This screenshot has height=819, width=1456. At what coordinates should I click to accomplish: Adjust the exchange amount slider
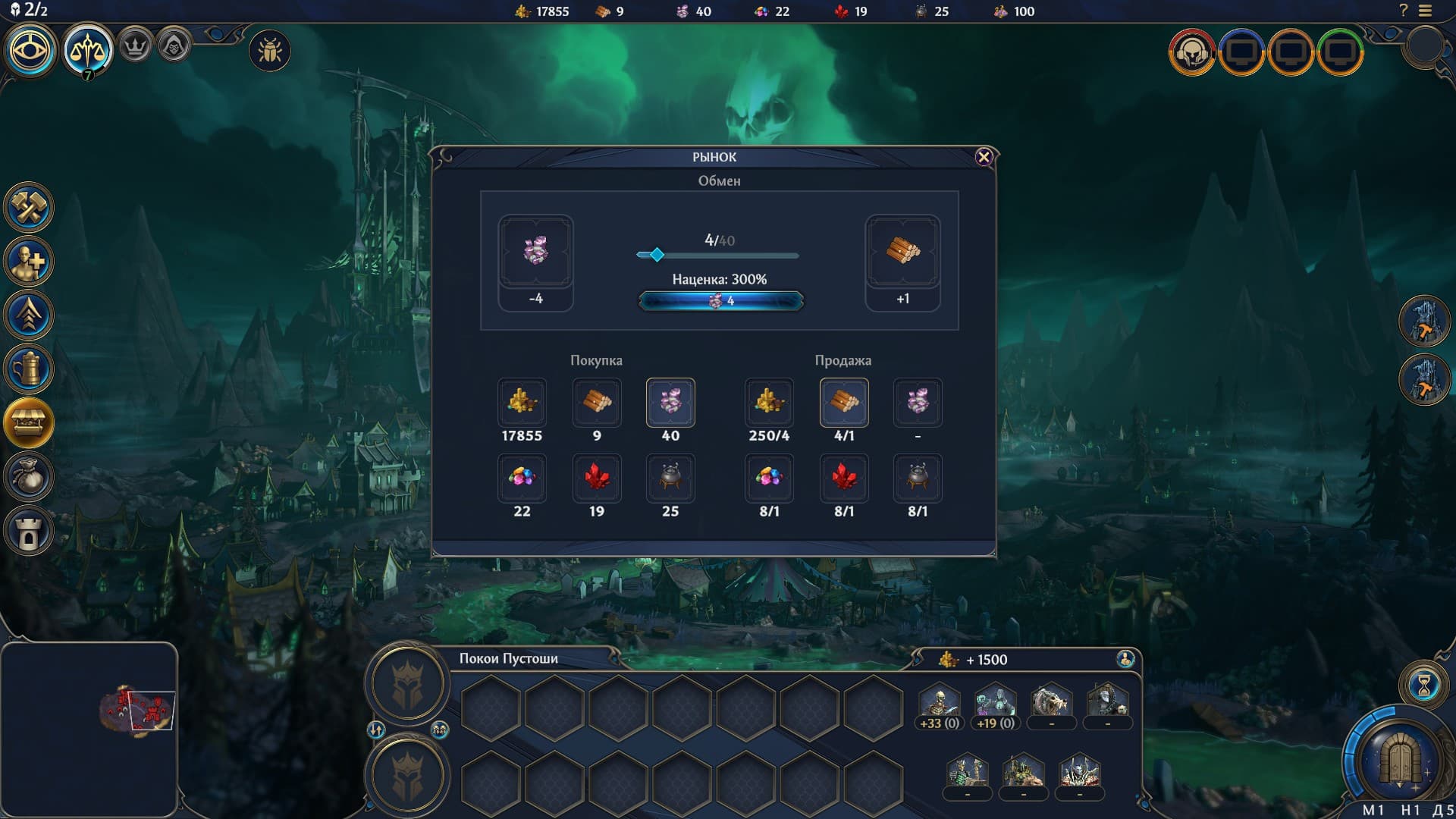pyautogui.click(x=657, y=255)
